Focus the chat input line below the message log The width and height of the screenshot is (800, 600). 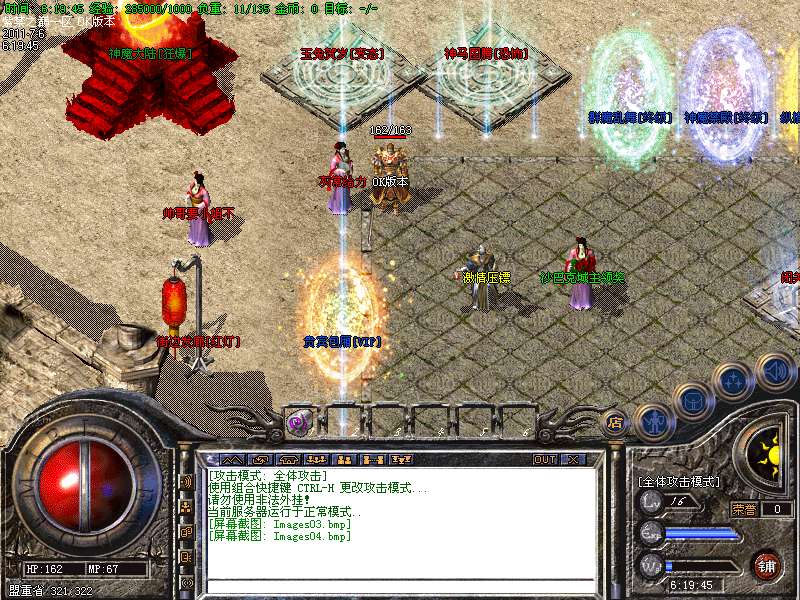pyautogui.click(x=400, y=584)
